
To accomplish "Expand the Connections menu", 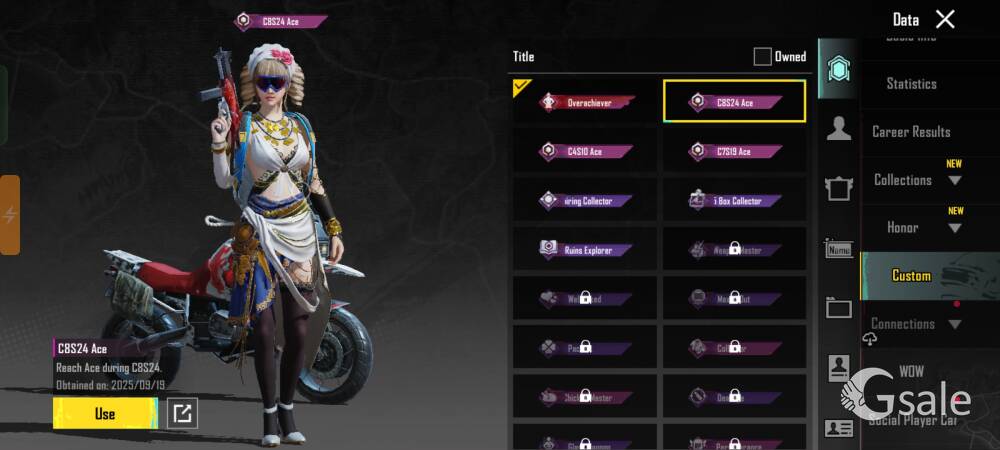I will 915,324.
